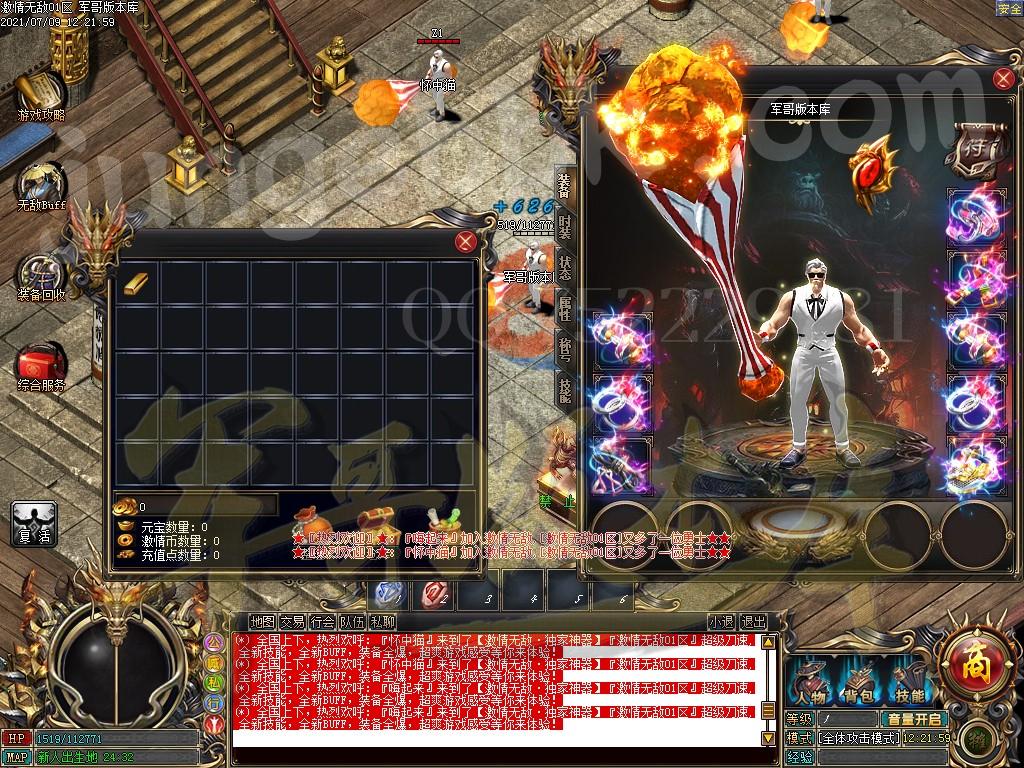Screen dimensions: 1024x768
Task: Open the 装备回收 equipment recycle menu
Action: point(41,277)
